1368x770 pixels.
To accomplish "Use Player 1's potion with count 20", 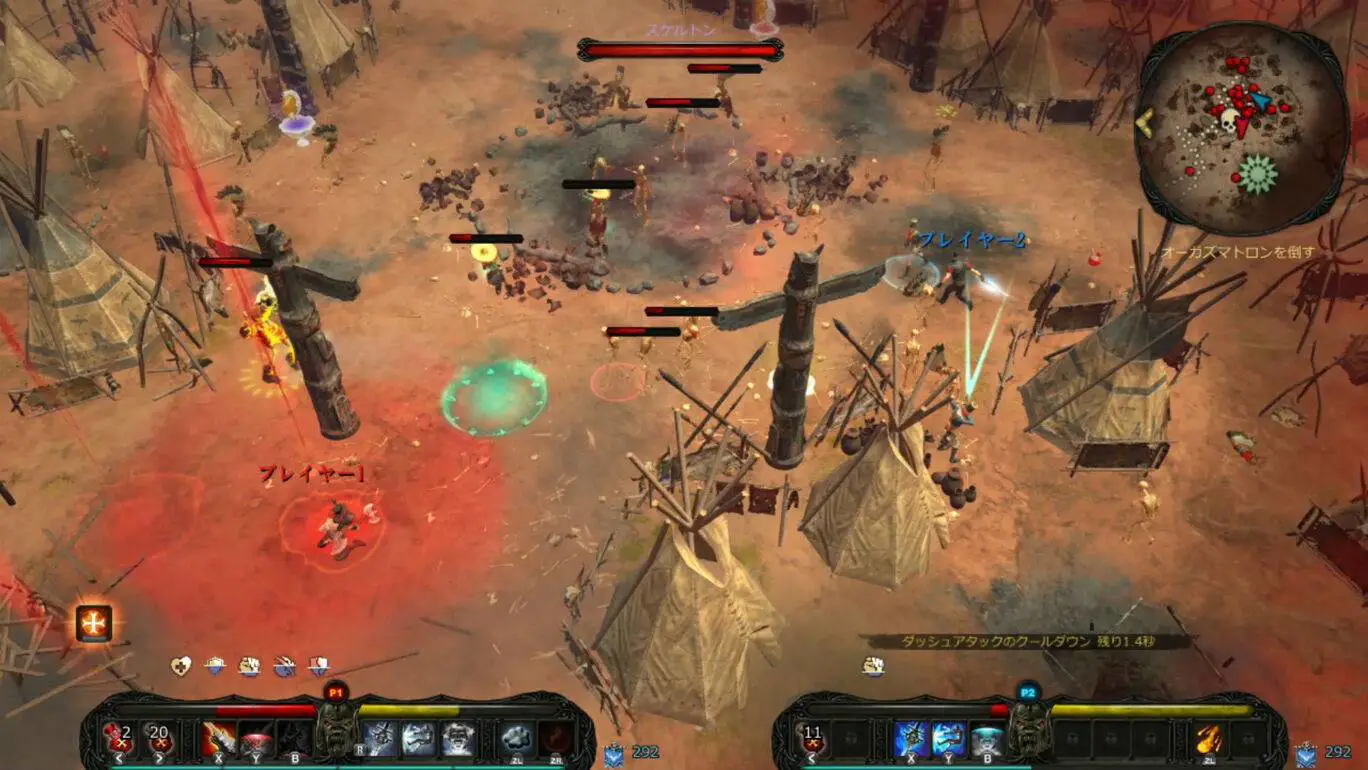I will [x=159, y=738].
